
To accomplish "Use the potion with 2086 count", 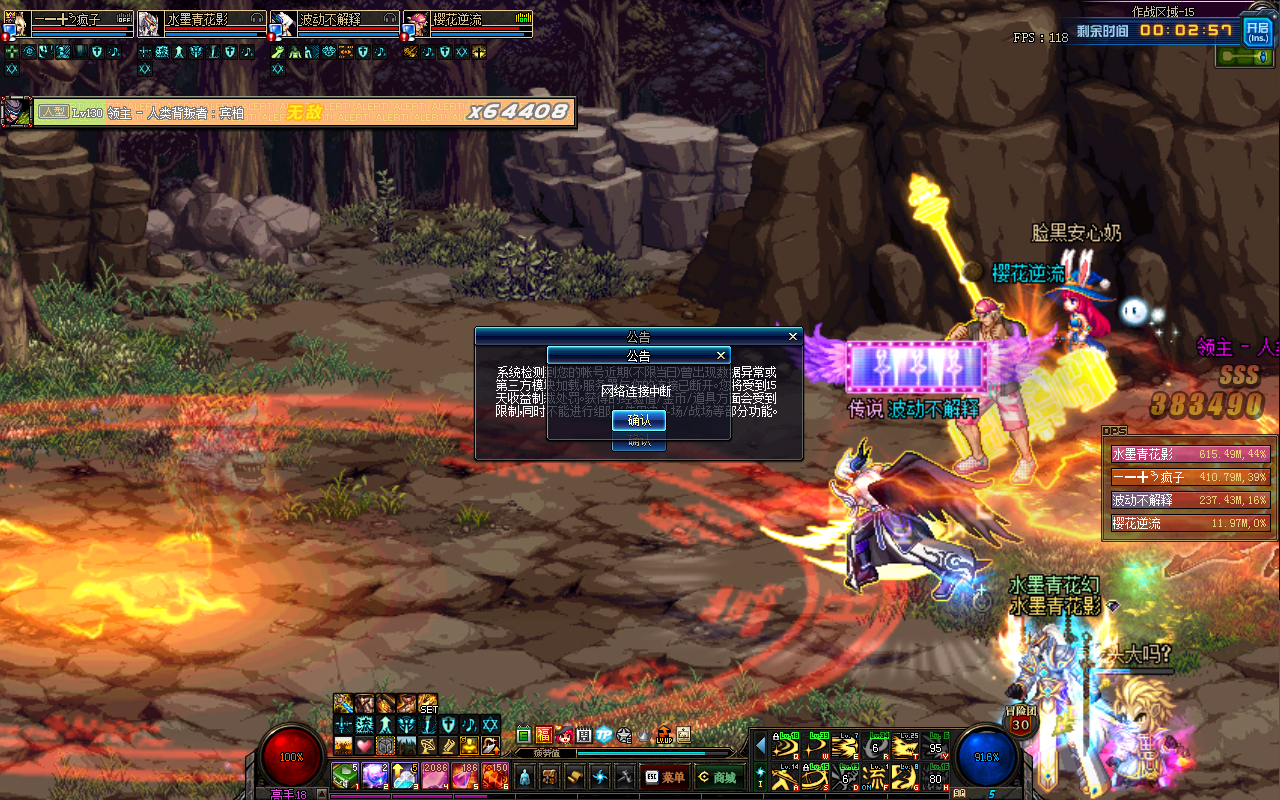I will pyautogui.click(x=435, y=775).
